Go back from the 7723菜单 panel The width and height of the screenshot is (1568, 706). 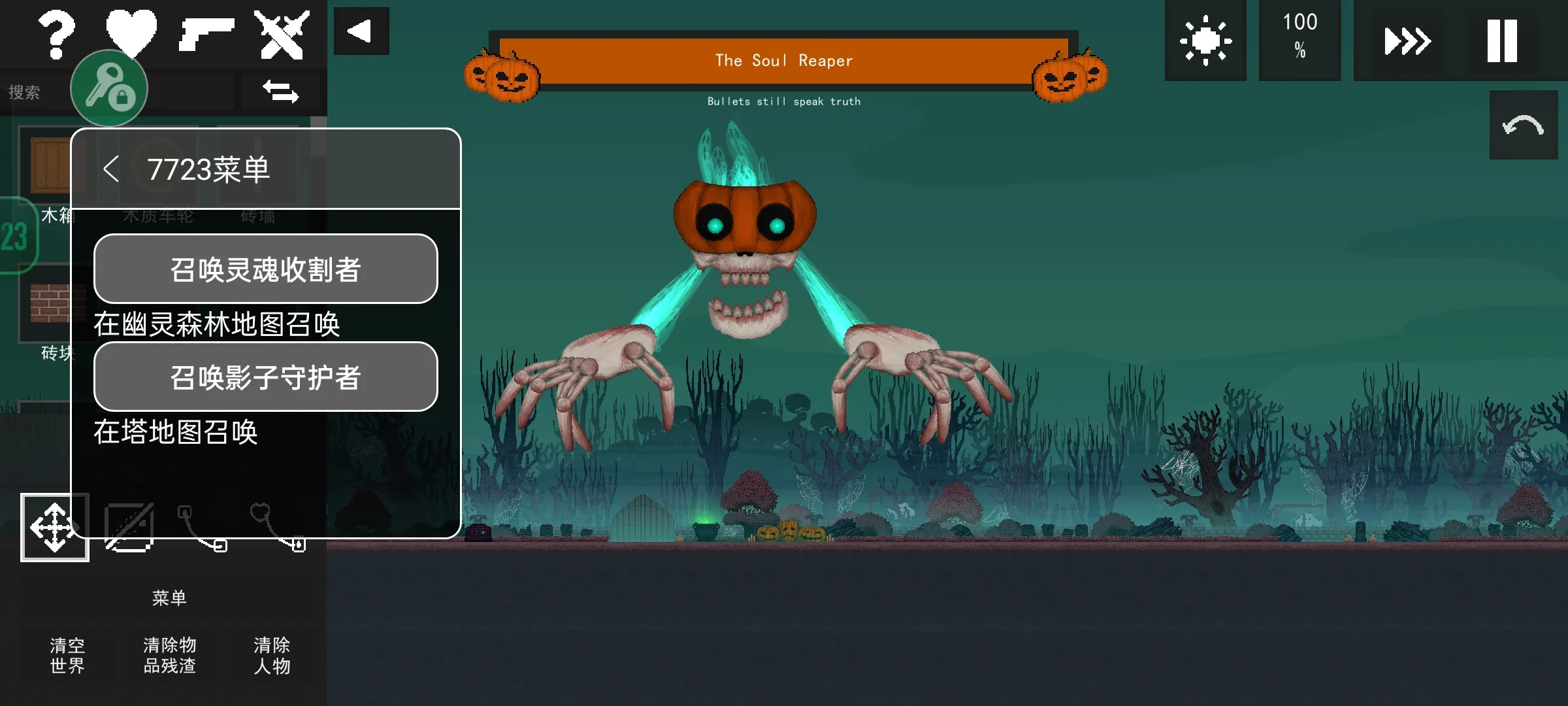[111, 169]
